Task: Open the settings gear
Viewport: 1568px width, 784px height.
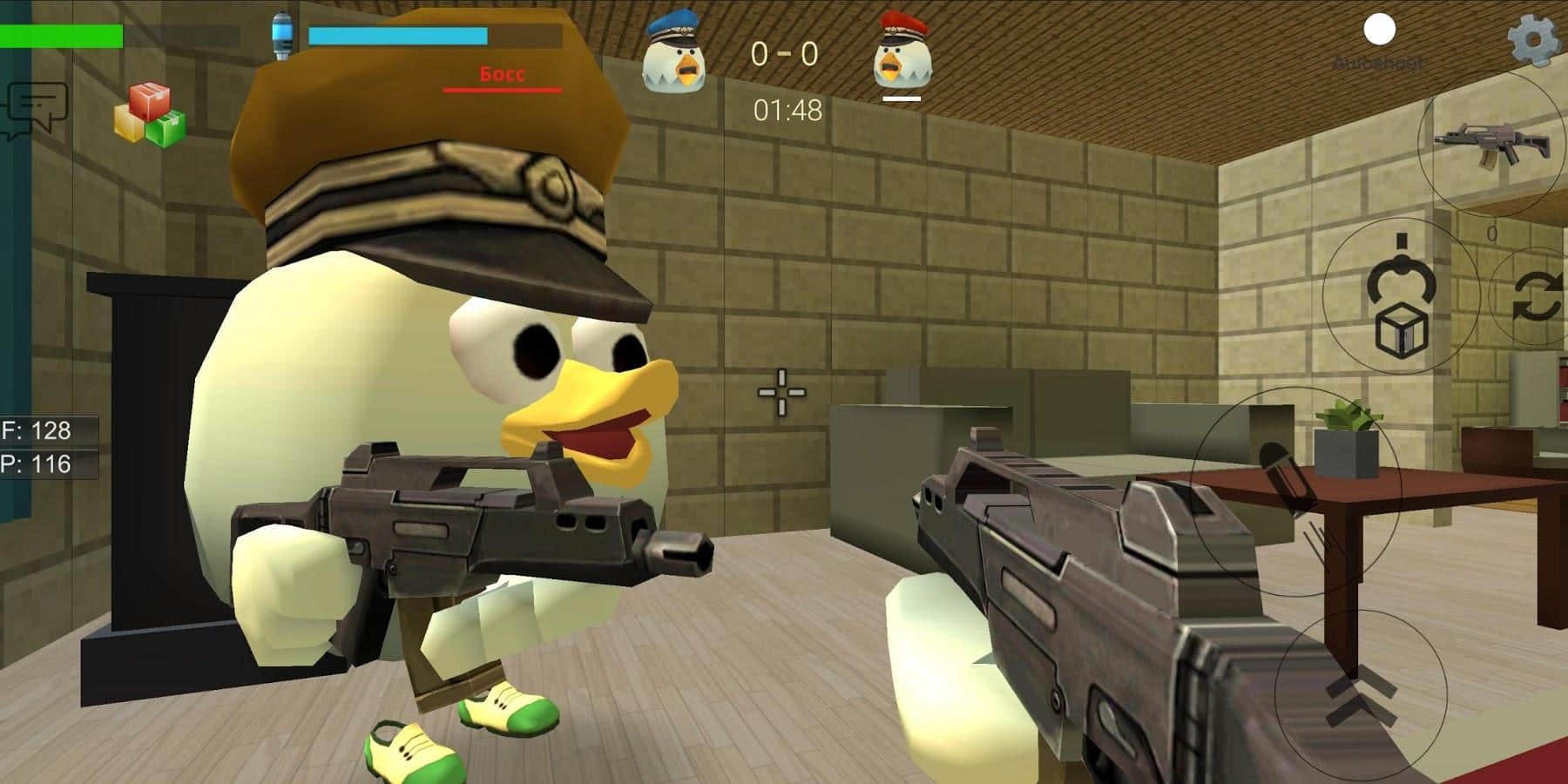Action: coord(1529,39)
